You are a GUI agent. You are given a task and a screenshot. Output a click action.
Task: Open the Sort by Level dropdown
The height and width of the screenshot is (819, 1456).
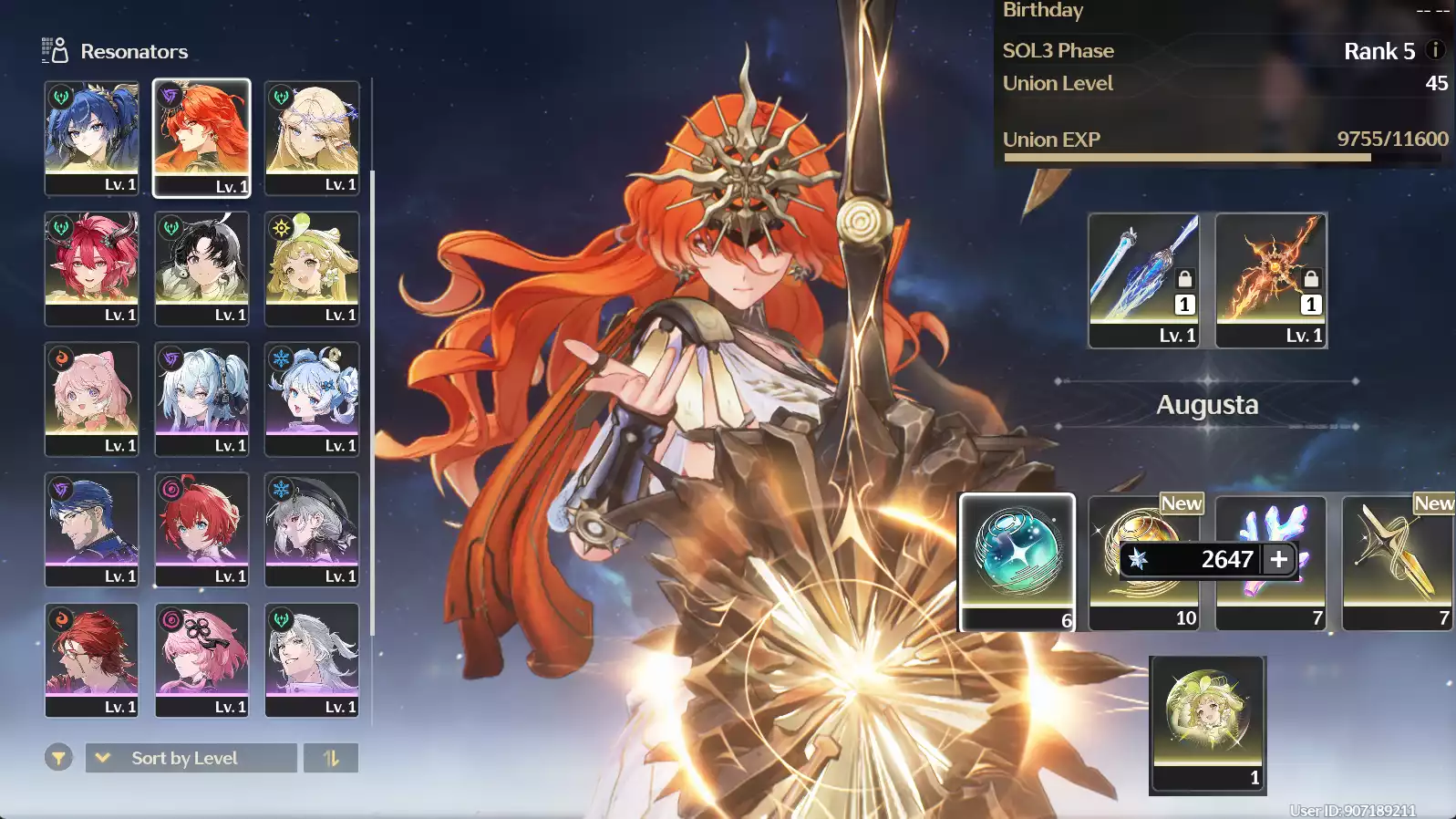pyautogui.click(x=191, y=758)
